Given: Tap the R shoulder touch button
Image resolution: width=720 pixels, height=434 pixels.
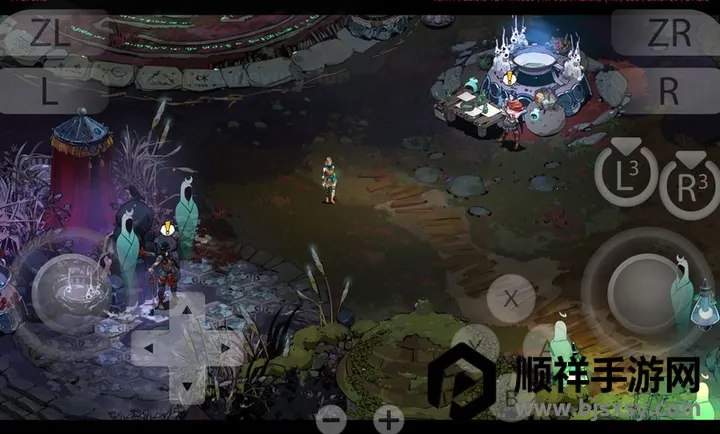Looking at the screenshot, I should pos(668,91).
